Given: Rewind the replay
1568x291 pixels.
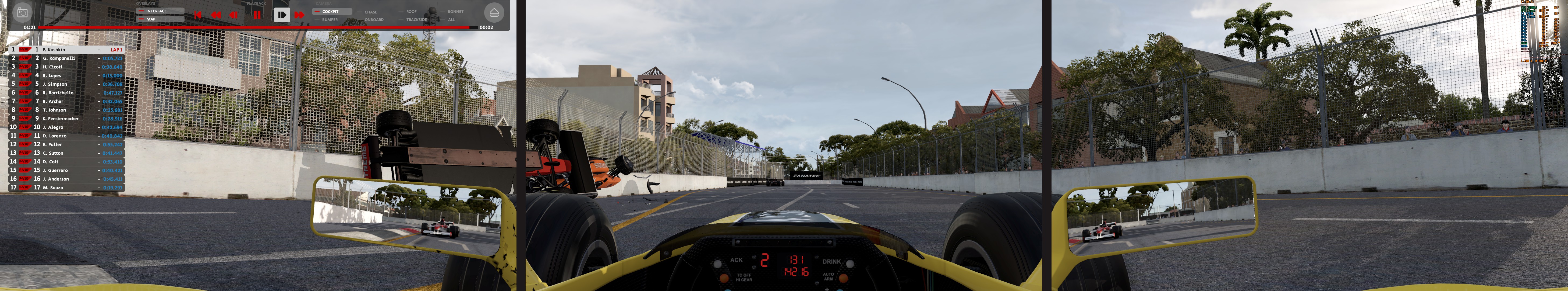Looking at the screenshot, I should pyautogui.click(x=215, y=15).
